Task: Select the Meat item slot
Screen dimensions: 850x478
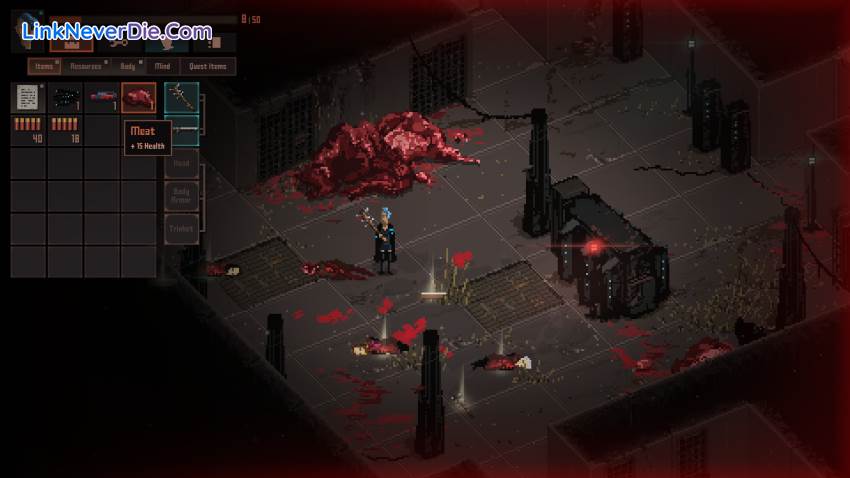Action: point(139,98)
